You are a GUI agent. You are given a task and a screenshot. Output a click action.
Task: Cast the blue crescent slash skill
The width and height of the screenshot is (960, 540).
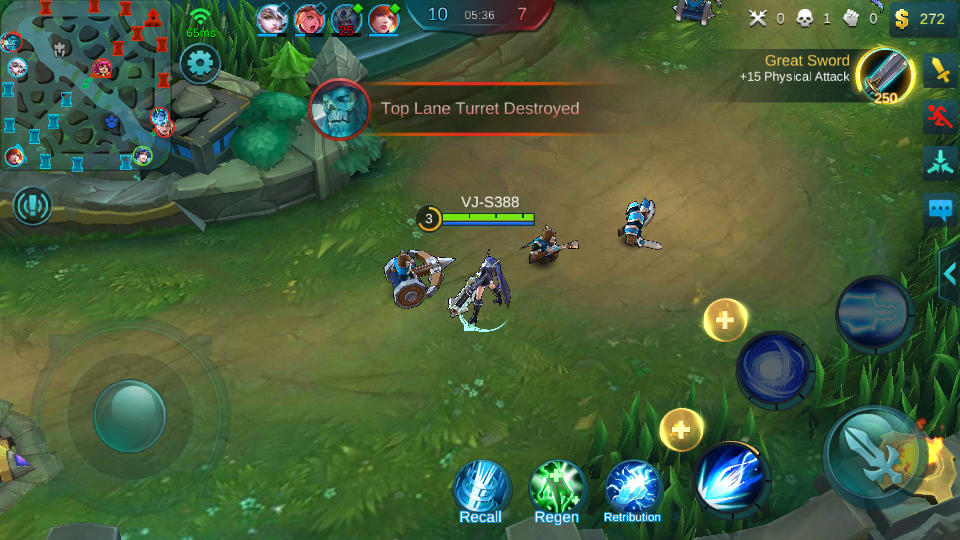[x=731, y=478]
